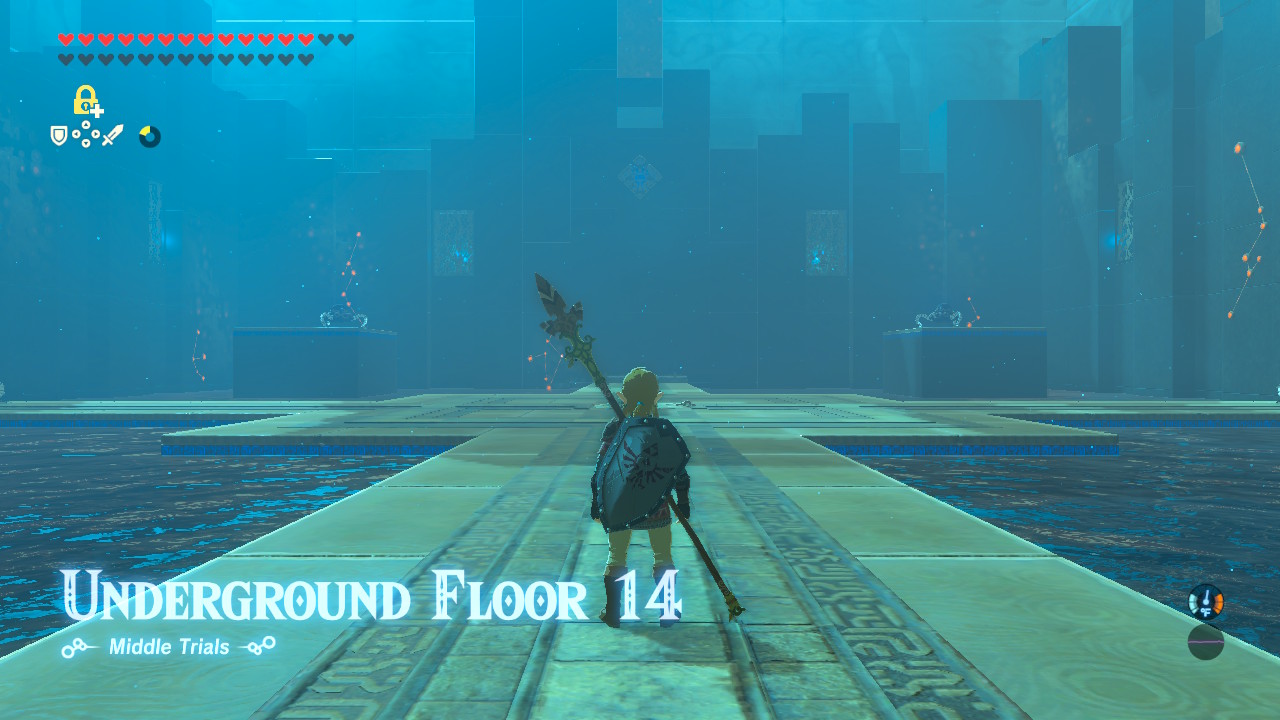Toggle the noise meter below the temperature gauge
Viewport: 1280px width, 720px height.
1206,642
